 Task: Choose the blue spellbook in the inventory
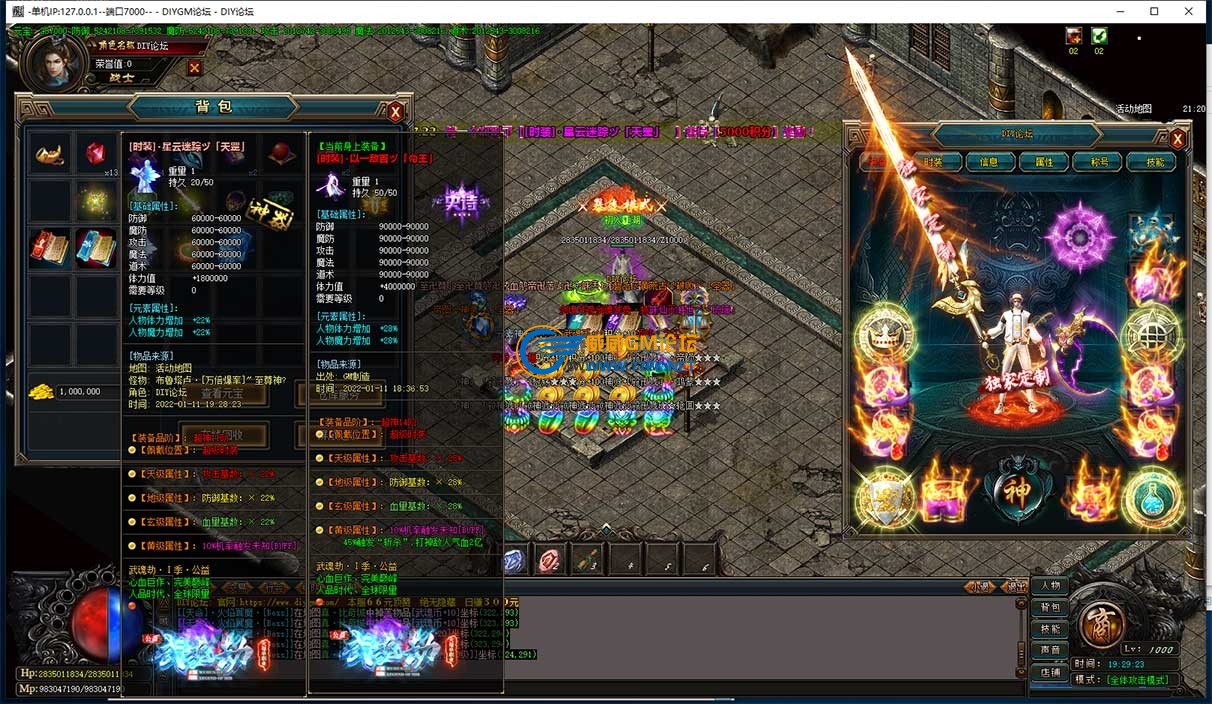click(96, 247)
